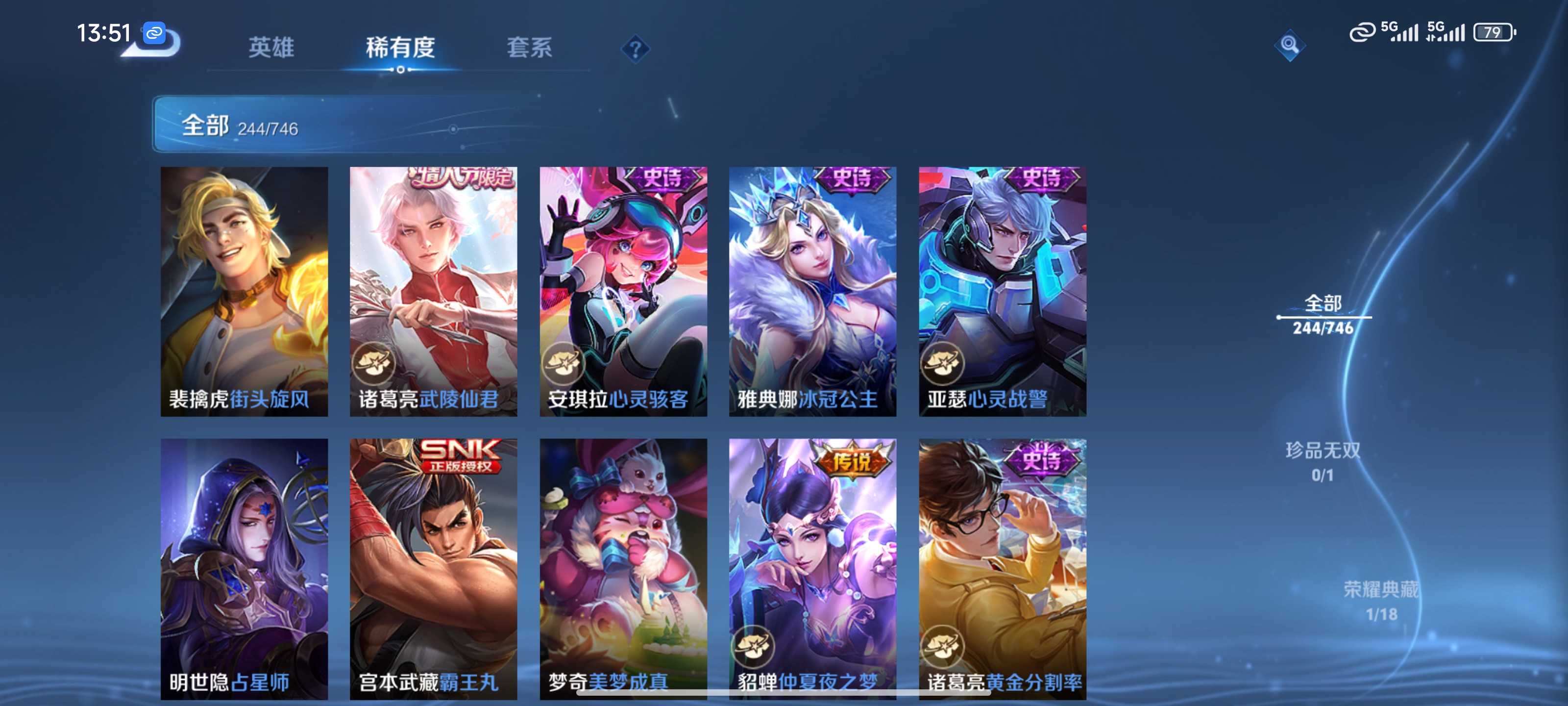1568x706 pixels.
Task: Select 裴擒虎 街头旋风 skin card
Action: click(244, 291)
